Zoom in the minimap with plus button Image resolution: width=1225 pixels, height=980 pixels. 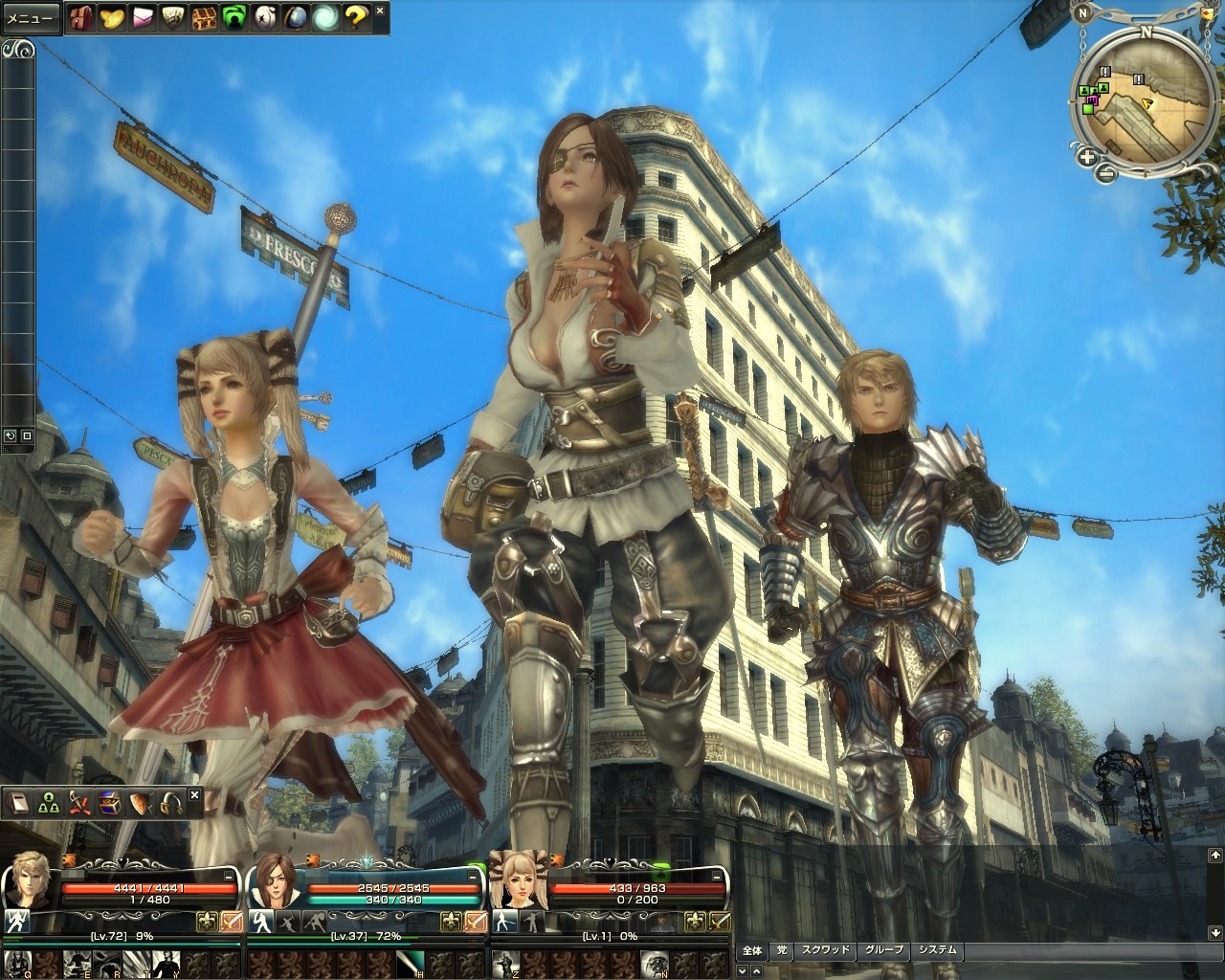[1088, 157]
